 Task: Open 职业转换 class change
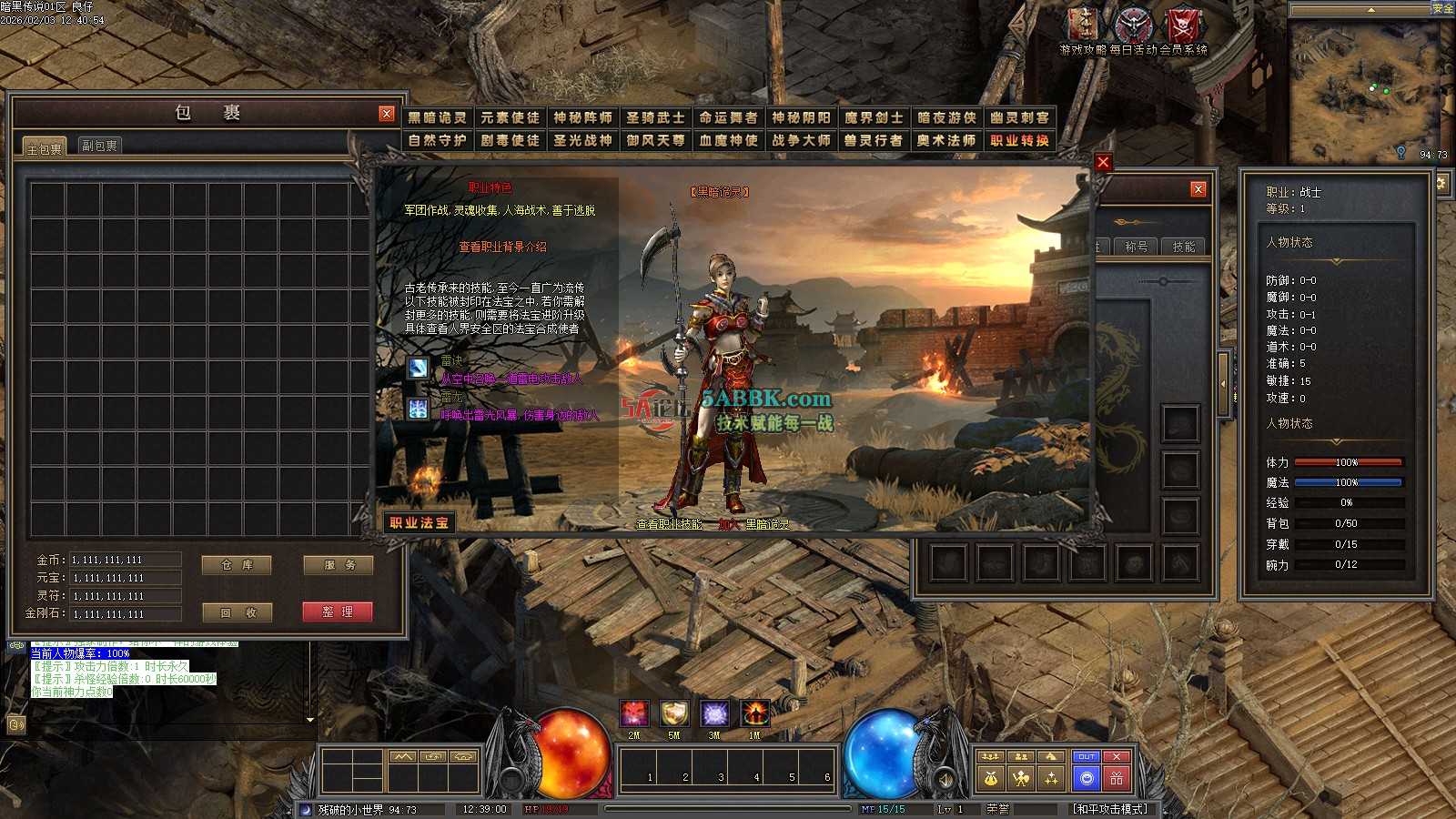[1019, 140]
